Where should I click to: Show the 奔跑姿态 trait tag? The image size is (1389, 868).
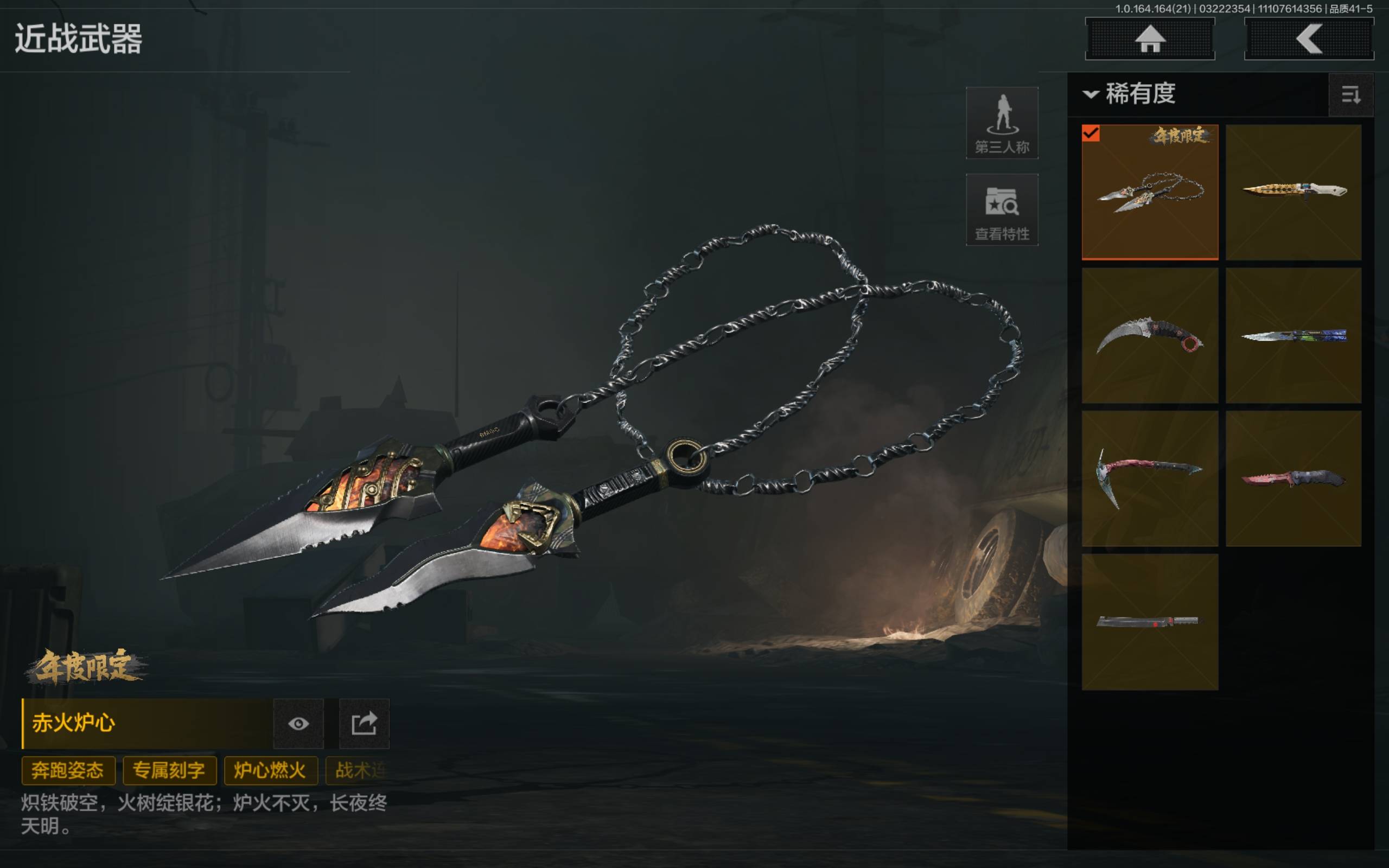click(68, 770)
